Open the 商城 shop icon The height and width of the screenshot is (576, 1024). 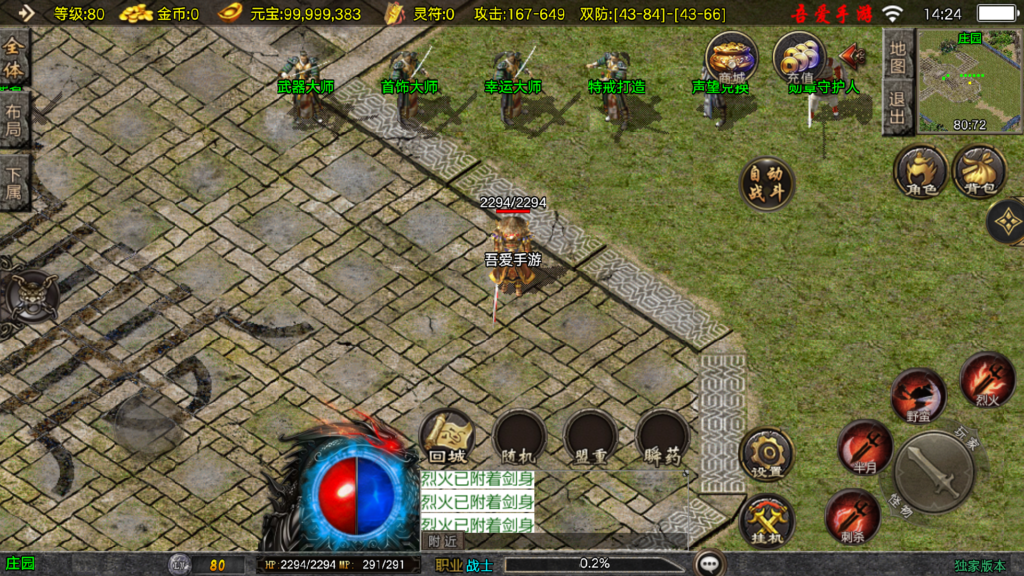pyautogui.click(x=731, y=57)
